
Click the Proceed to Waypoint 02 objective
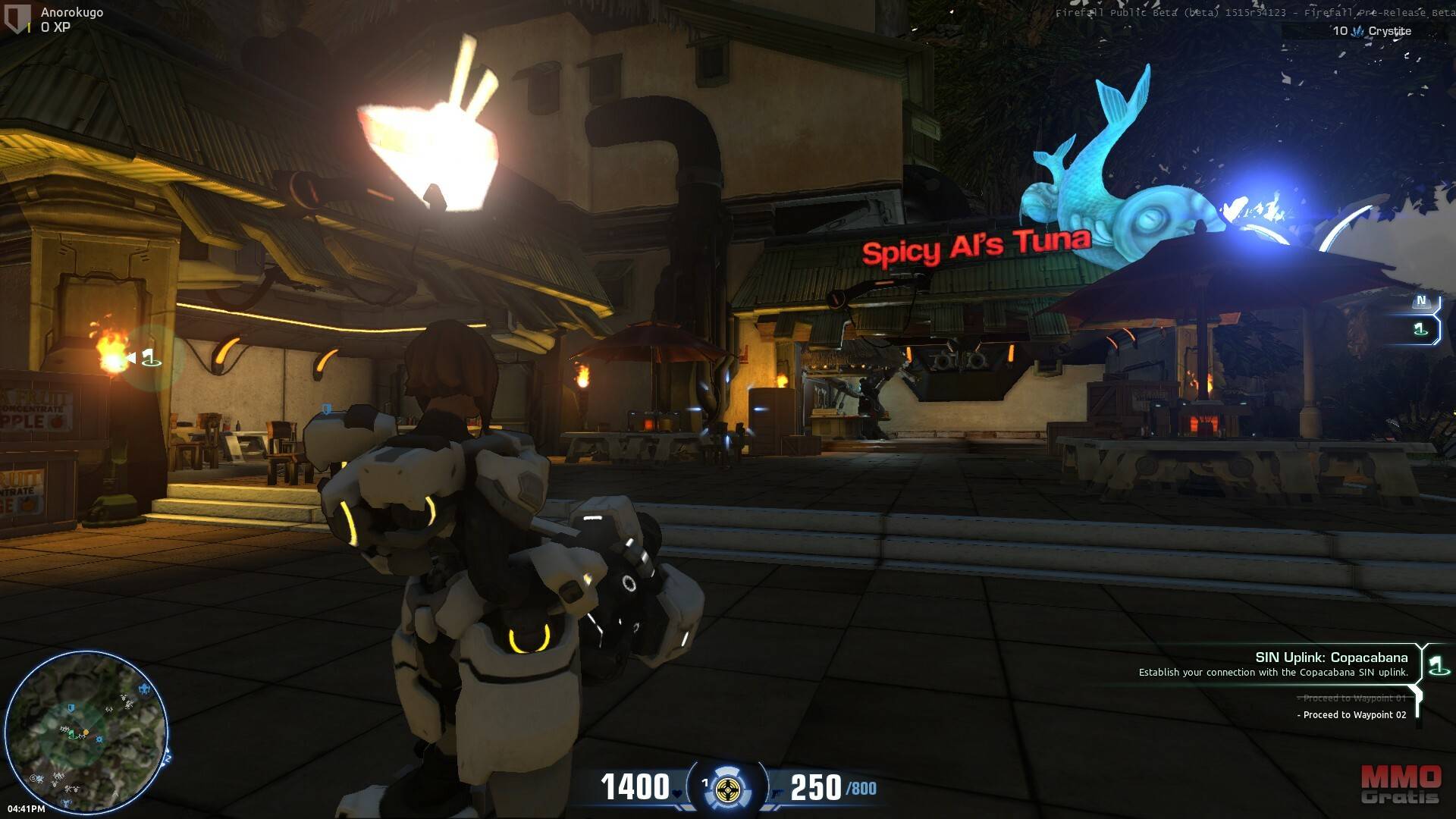coord(1354,715)
